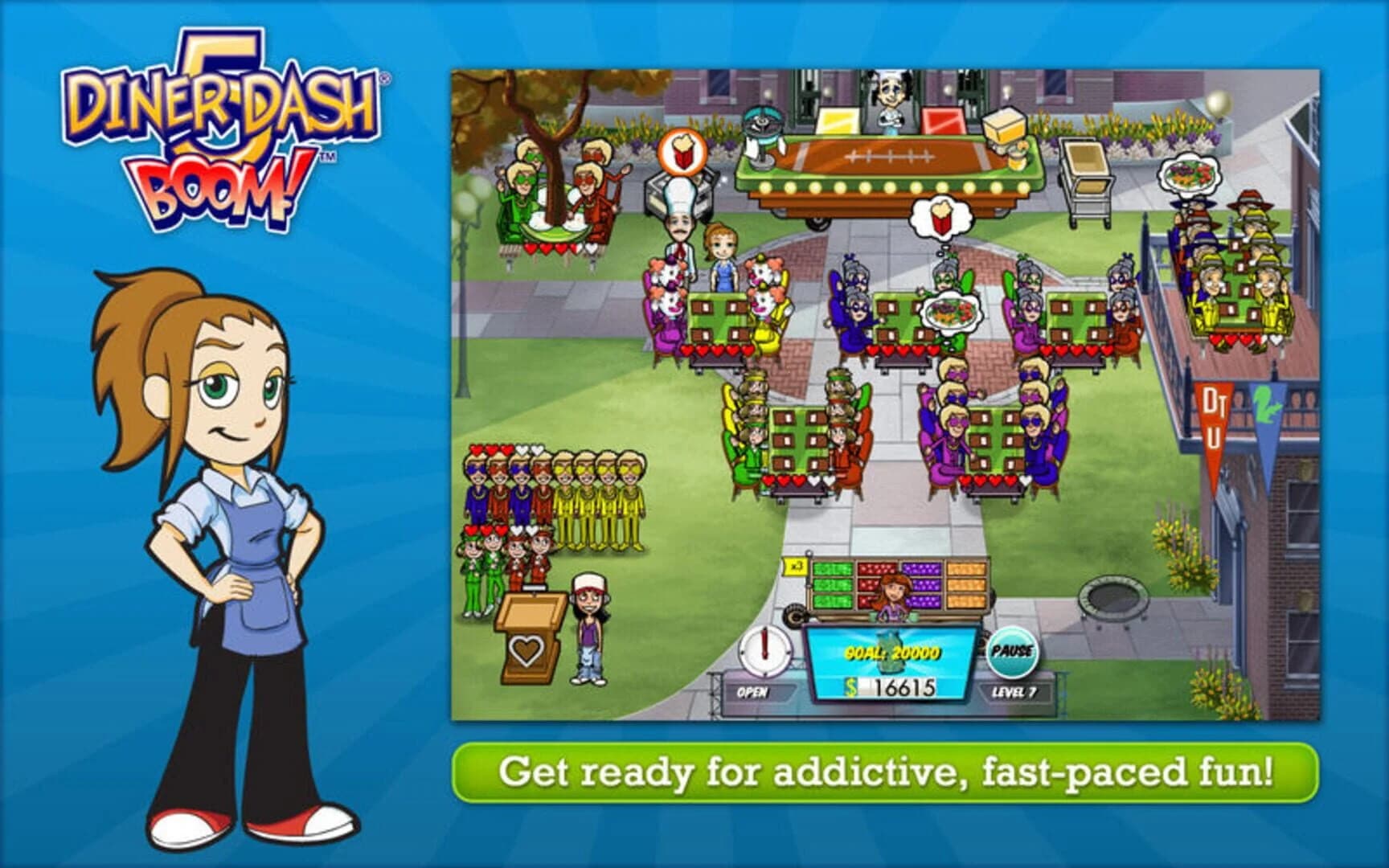Viewport: 1389px width, 868px height.
Task: Click the yellow serving tray on the counter
Action: tap(838, 121)
